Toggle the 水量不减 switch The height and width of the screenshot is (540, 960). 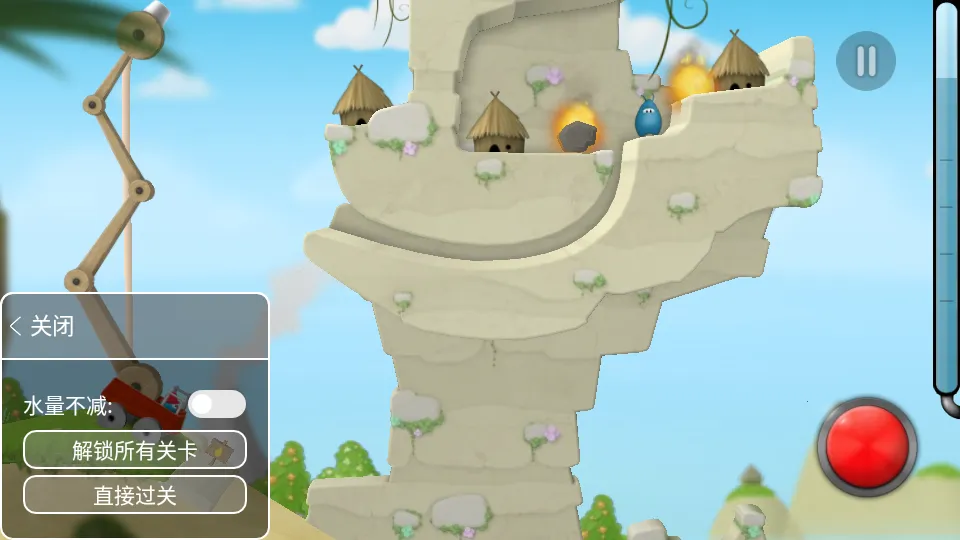[217, 404]
